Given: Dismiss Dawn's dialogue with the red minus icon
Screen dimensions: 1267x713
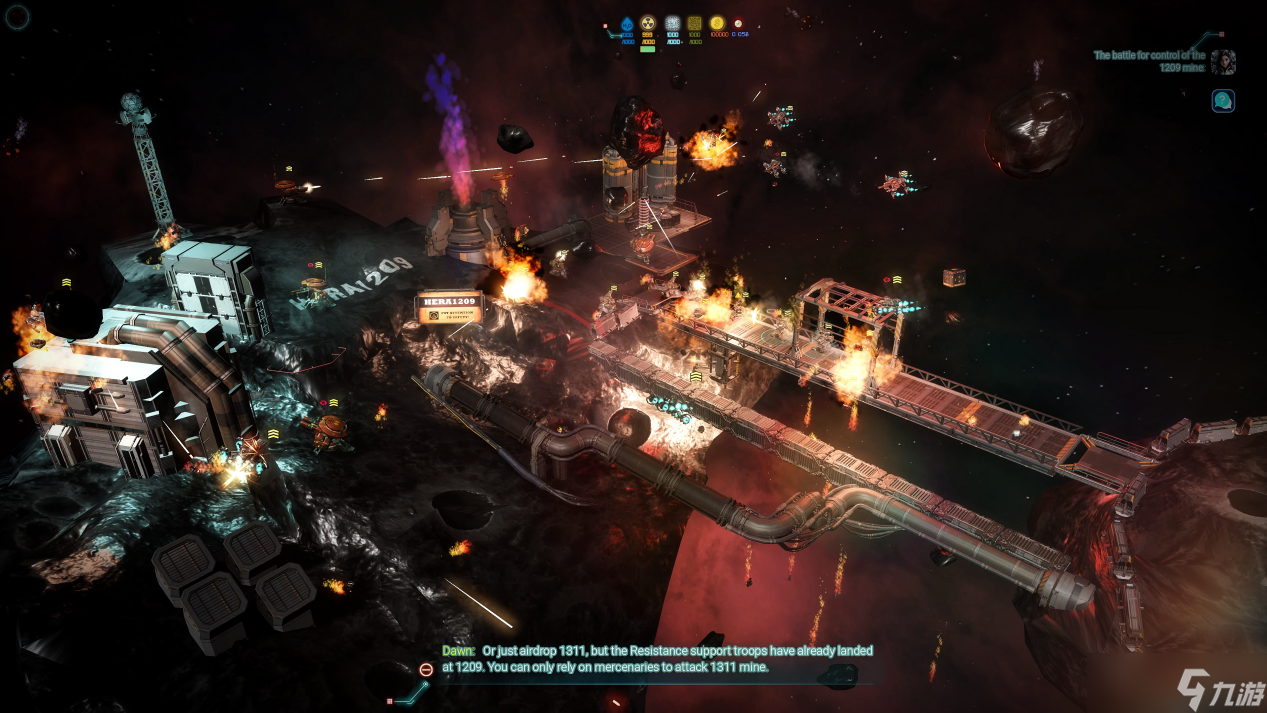Looking at the screenshot, I should 426,669.
